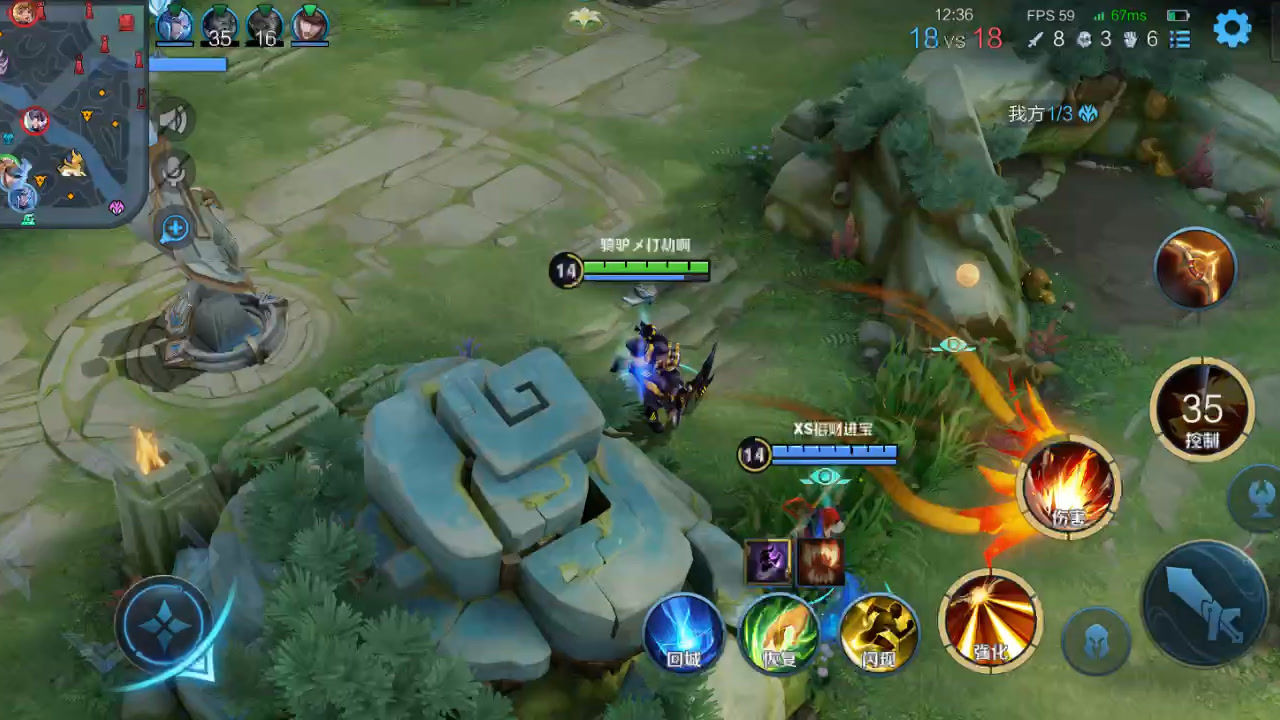Screen dimensions: 1280x720
Task: Toggle the speaker voice chat icon
Action: point(174,120)
